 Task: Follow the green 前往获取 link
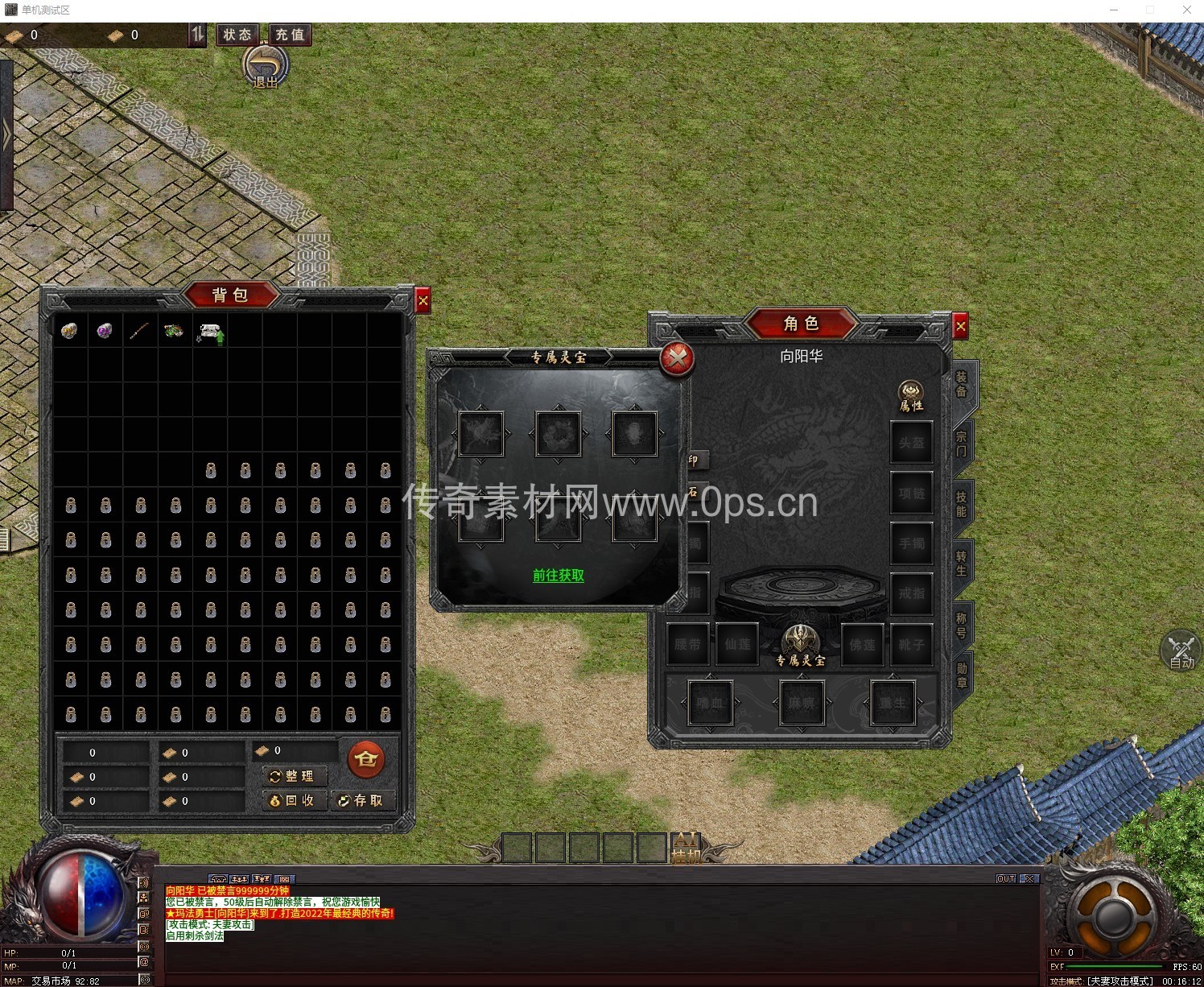(559, 576)
